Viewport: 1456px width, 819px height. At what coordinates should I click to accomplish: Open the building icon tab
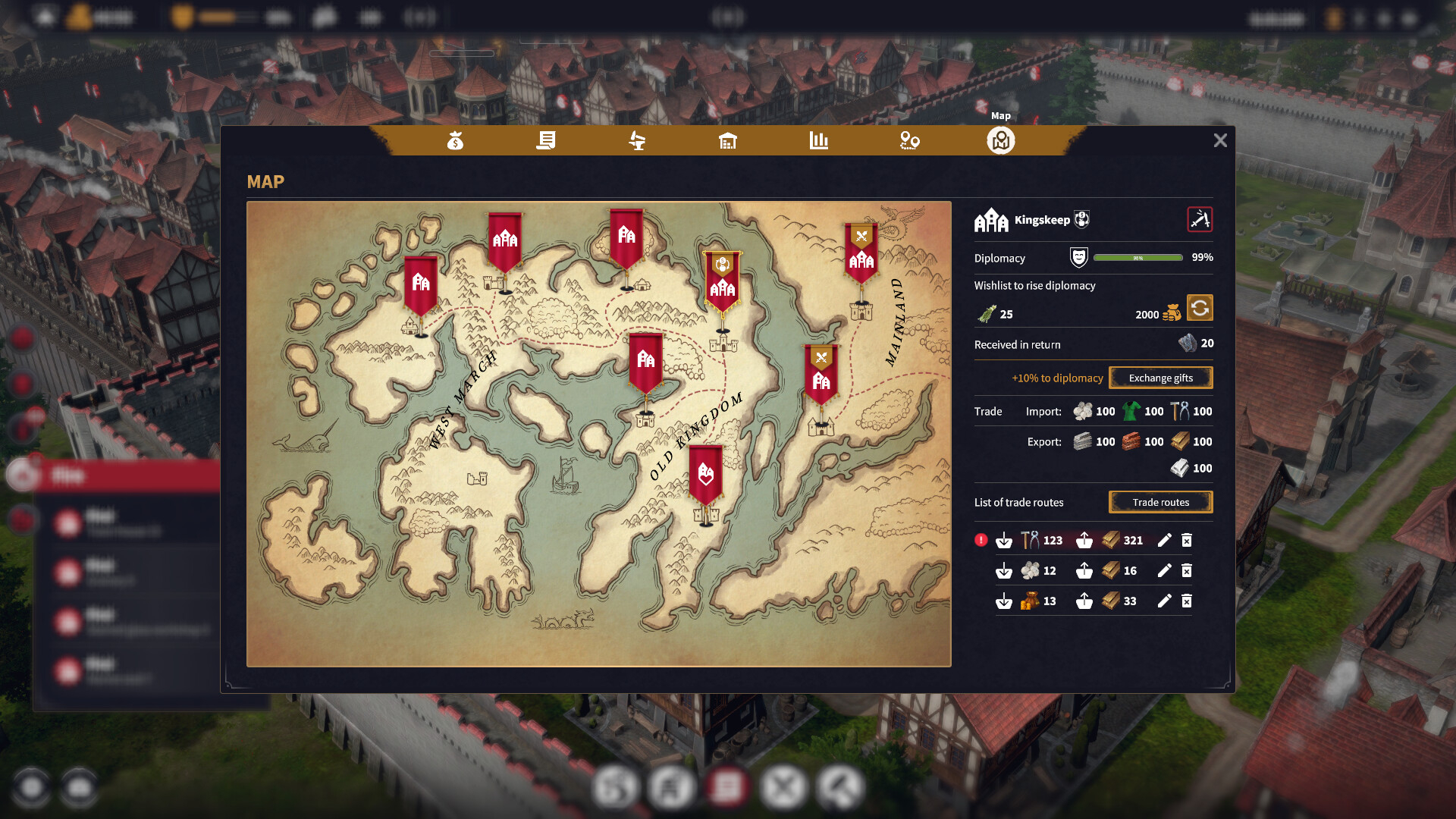tap(728, 140)
